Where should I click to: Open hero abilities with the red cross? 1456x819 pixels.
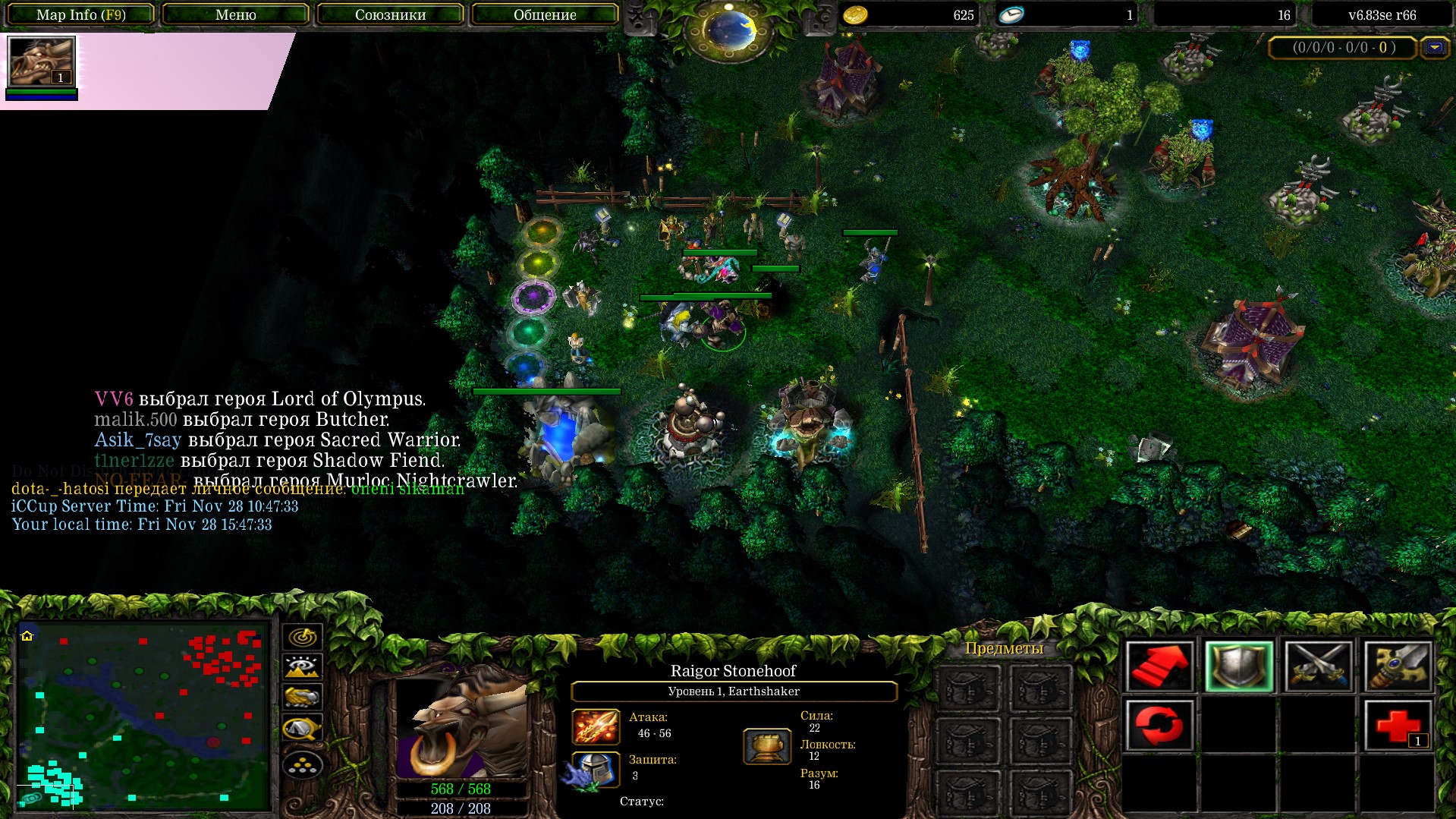pos(1398,725)
